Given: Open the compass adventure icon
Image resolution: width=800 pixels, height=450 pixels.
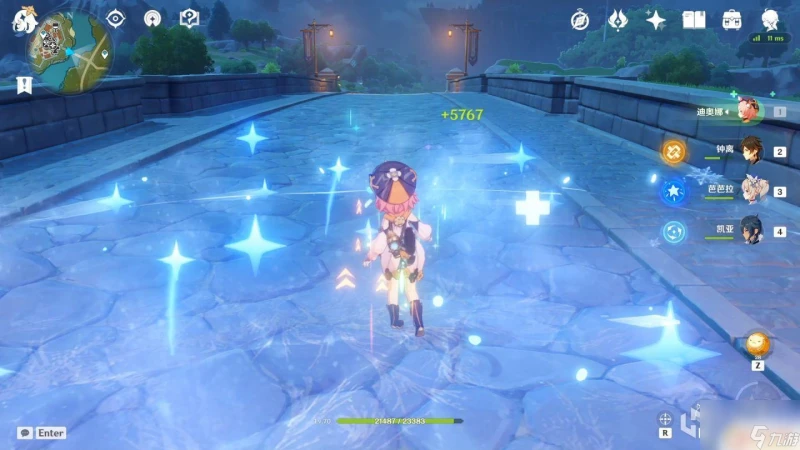Looking at the screenshot, I should coord(580,19).
